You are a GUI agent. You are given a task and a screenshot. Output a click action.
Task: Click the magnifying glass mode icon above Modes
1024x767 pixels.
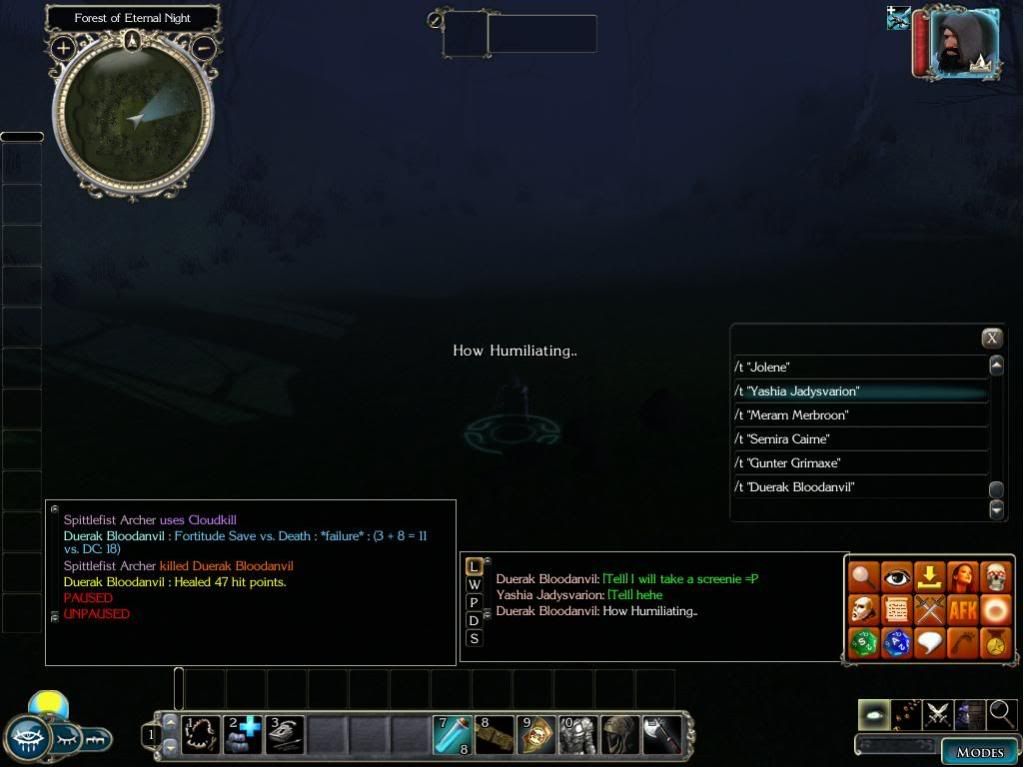[1002, 714]
